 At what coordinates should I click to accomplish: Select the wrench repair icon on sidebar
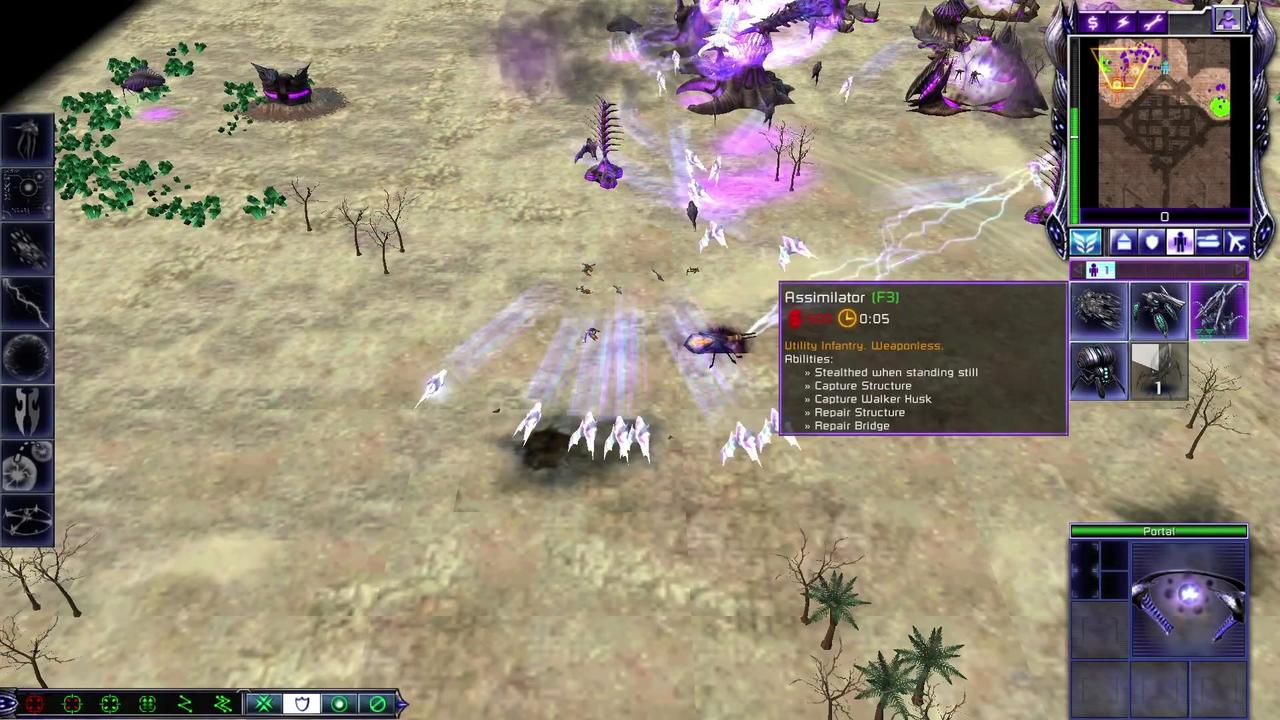coord(1152,22)
